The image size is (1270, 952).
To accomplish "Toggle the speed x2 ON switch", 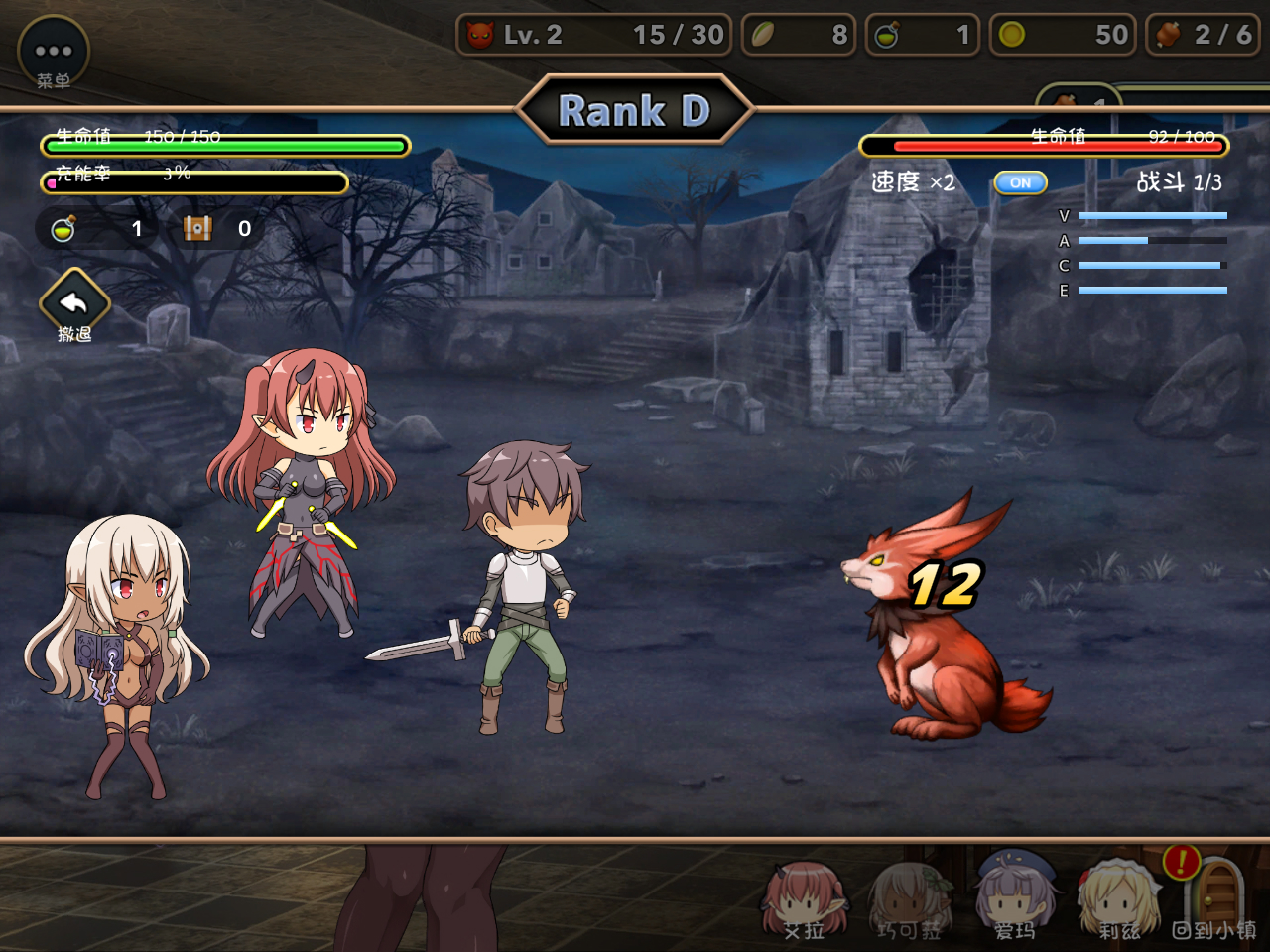I will [x=1020, y=182].
